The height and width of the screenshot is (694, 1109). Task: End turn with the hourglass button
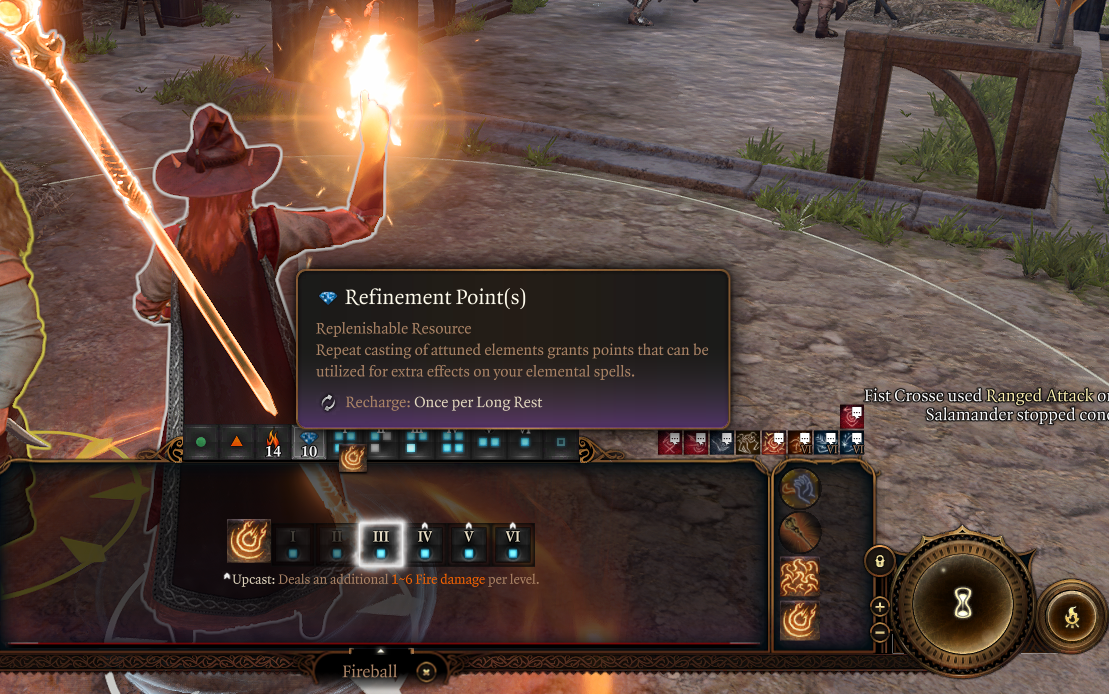(x=963, y=605)
